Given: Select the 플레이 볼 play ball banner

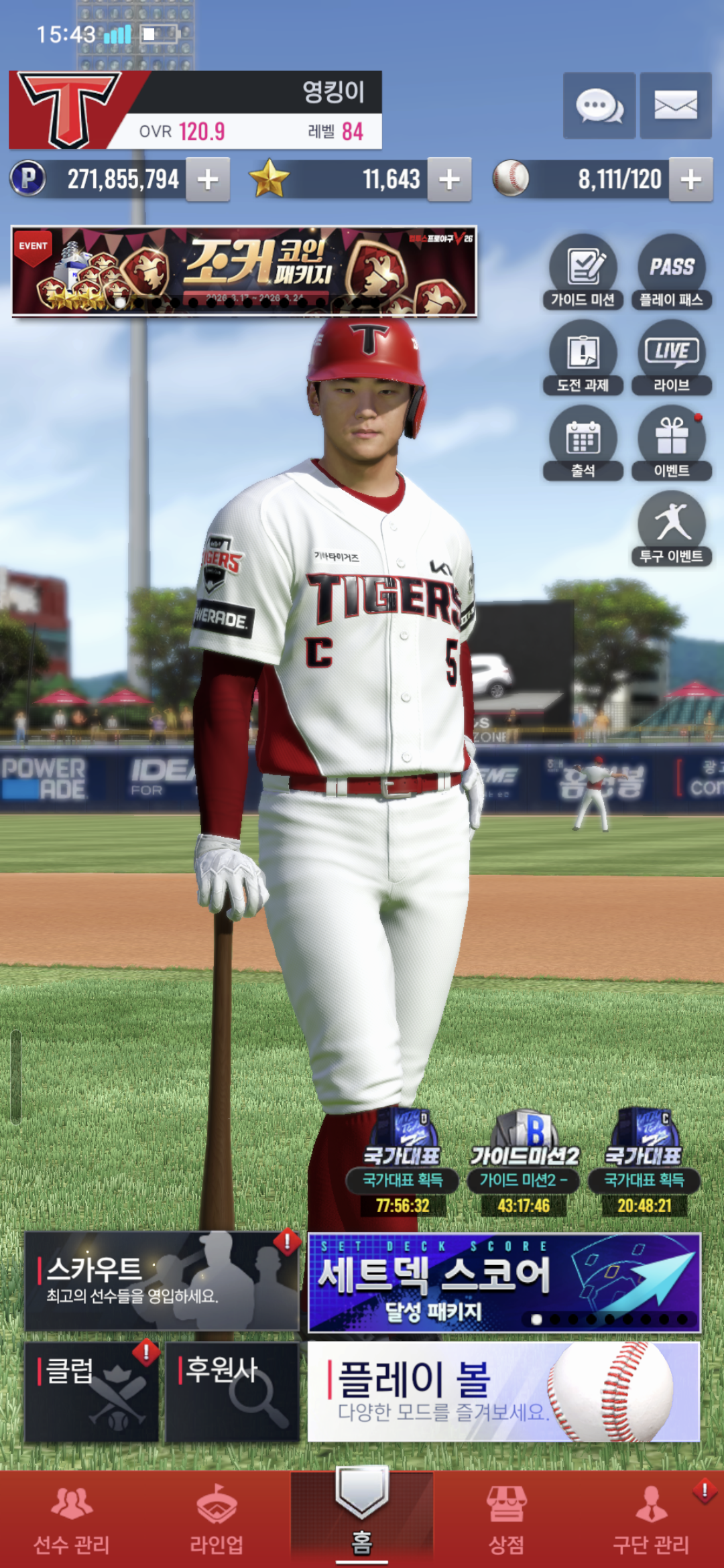Looking at the screenshot, I should pos(503,1391).
